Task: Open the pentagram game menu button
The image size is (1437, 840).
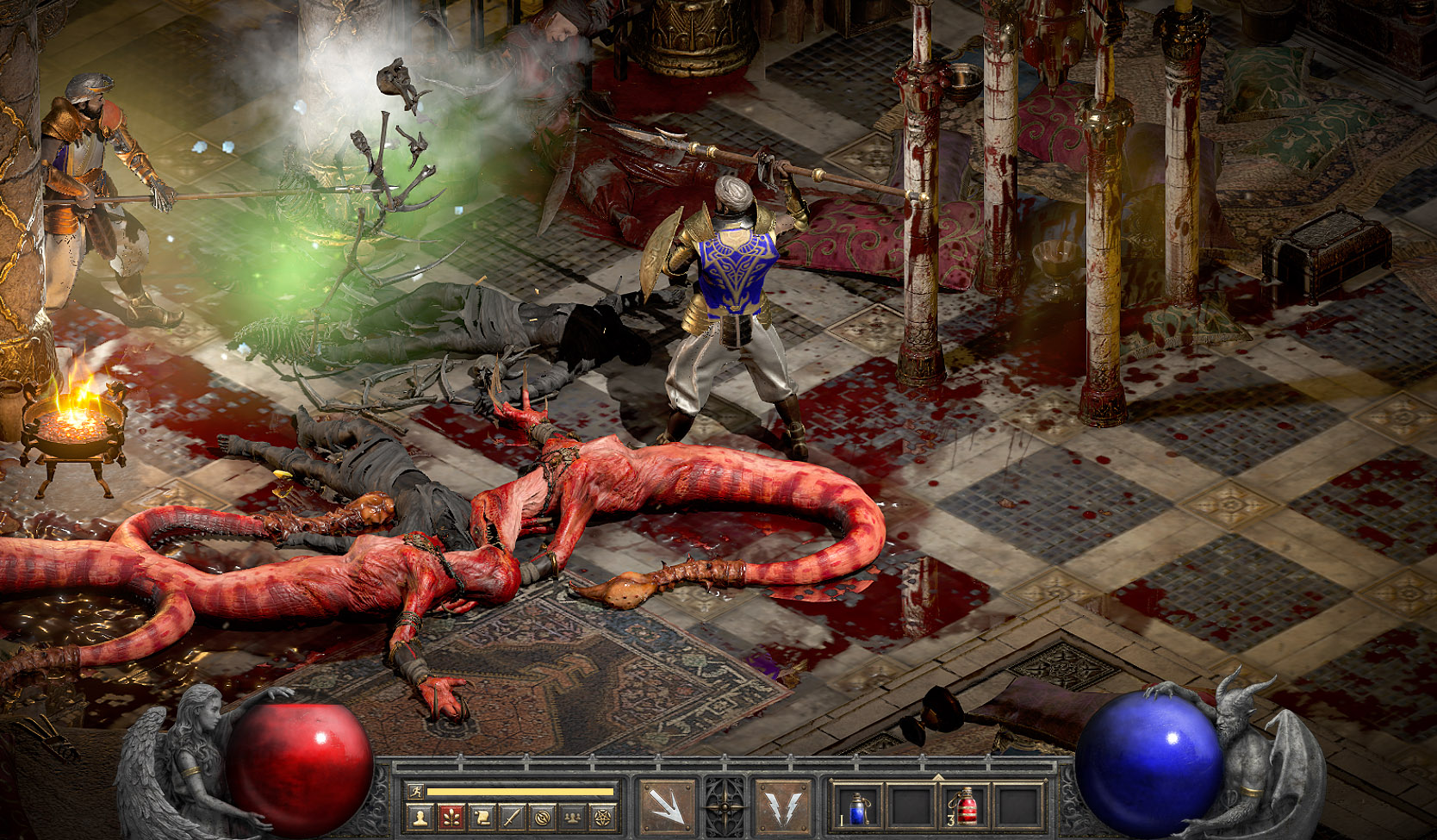Action: coord(602,817)
